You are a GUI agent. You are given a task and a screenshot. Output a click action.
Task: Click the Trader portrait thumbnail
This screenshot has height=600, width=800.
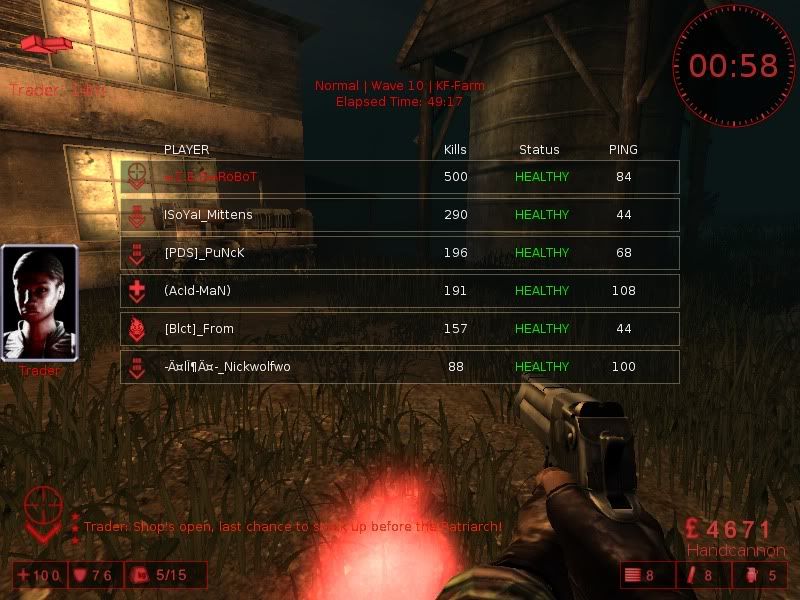[40, 303]
